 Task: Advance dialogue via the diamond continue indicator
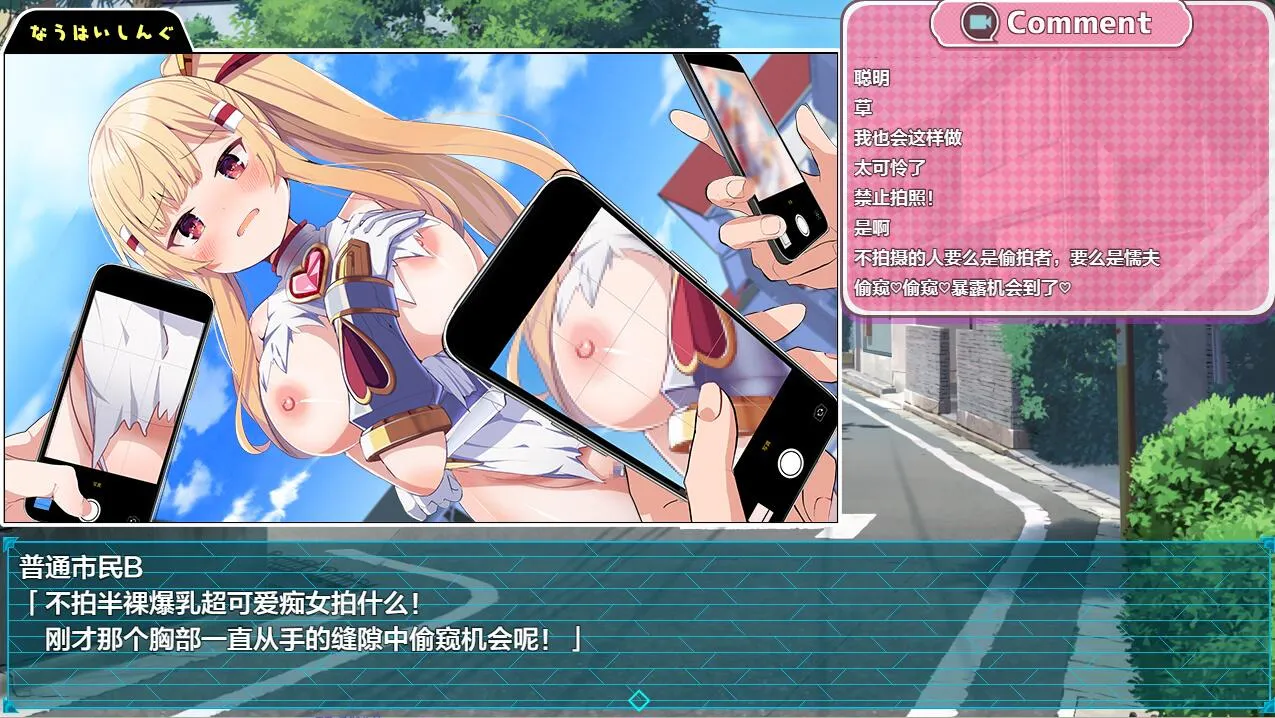638,700
